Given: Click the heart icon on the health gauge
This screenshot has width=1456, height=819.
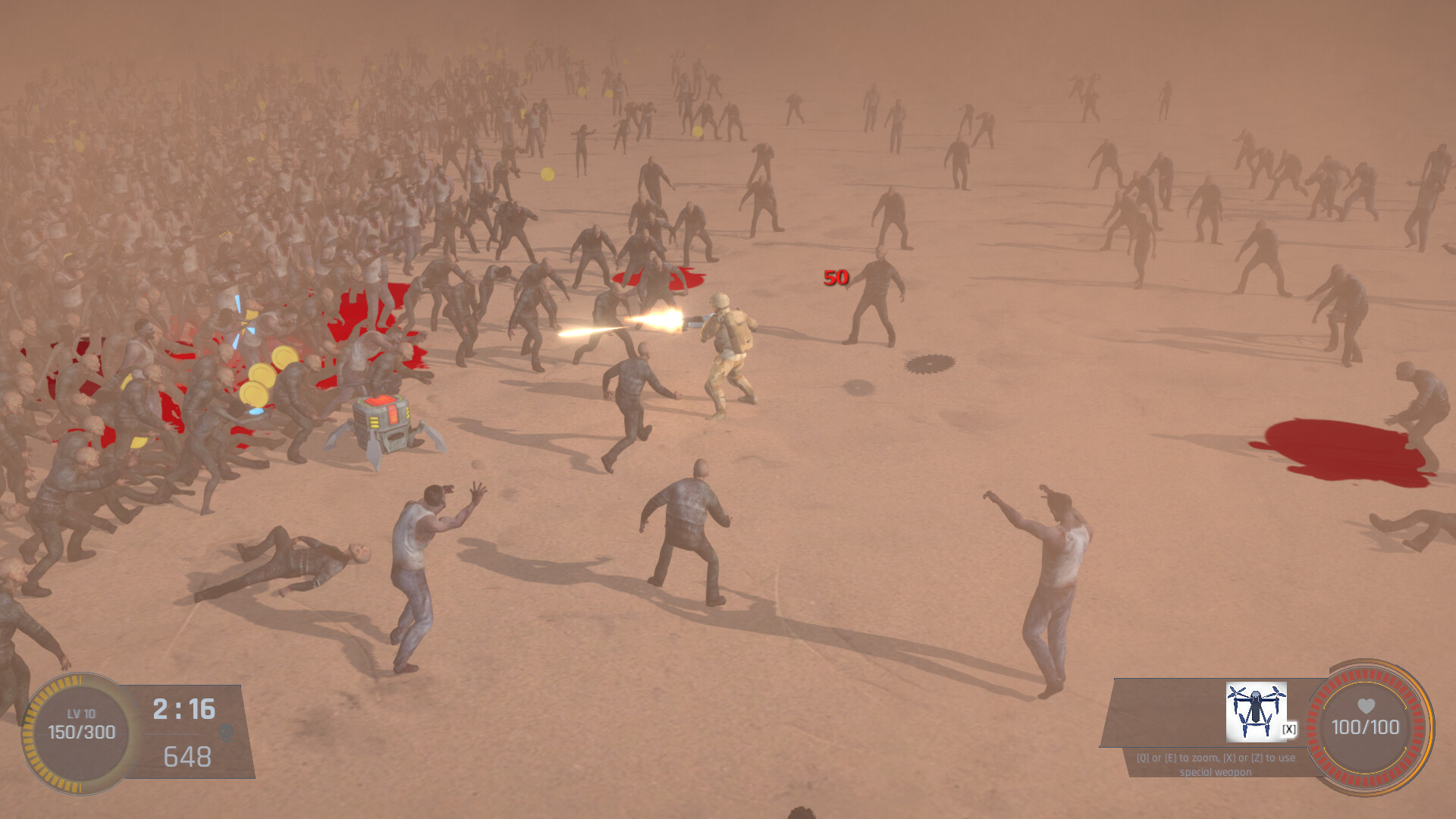Looking at the screenshot, I should pyautogui.click(x=1365, y=706).
